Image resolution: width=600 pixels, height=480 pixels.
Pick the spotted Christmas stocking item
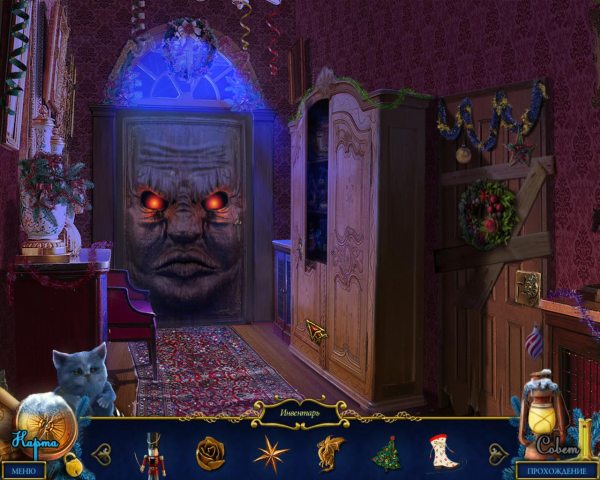(442, 452)
